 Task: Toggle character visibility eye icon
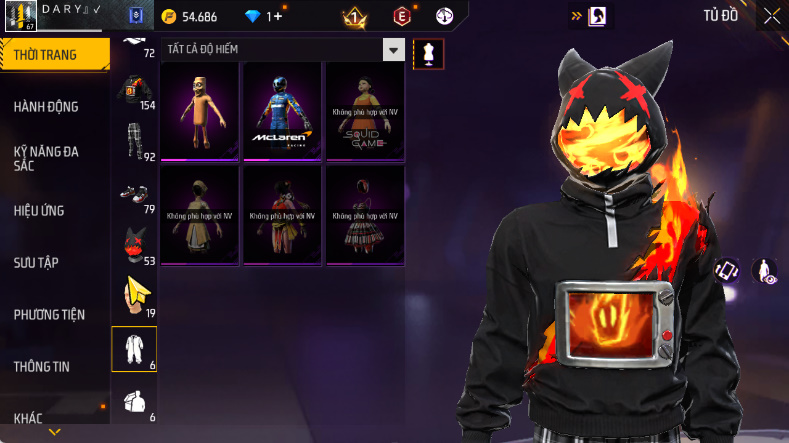tap(766, 270)
